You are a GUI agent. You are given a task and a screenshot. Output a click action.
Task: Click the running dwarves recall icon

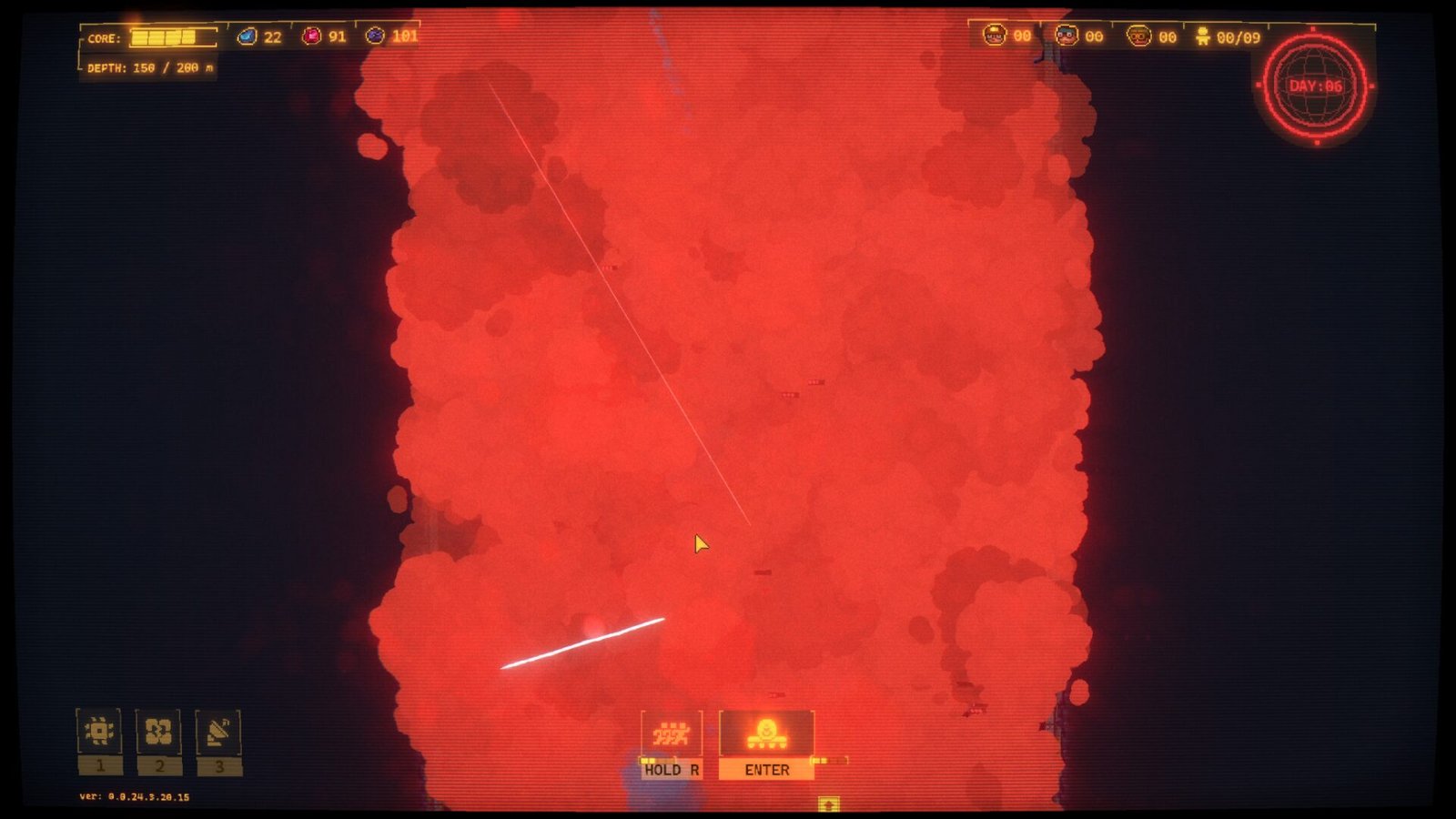click(672, 733)
